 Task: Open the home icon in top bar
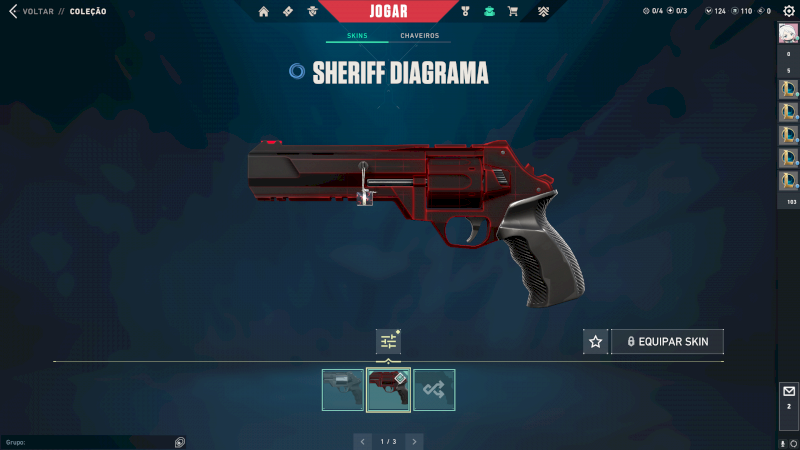click(x=264, y=12)
